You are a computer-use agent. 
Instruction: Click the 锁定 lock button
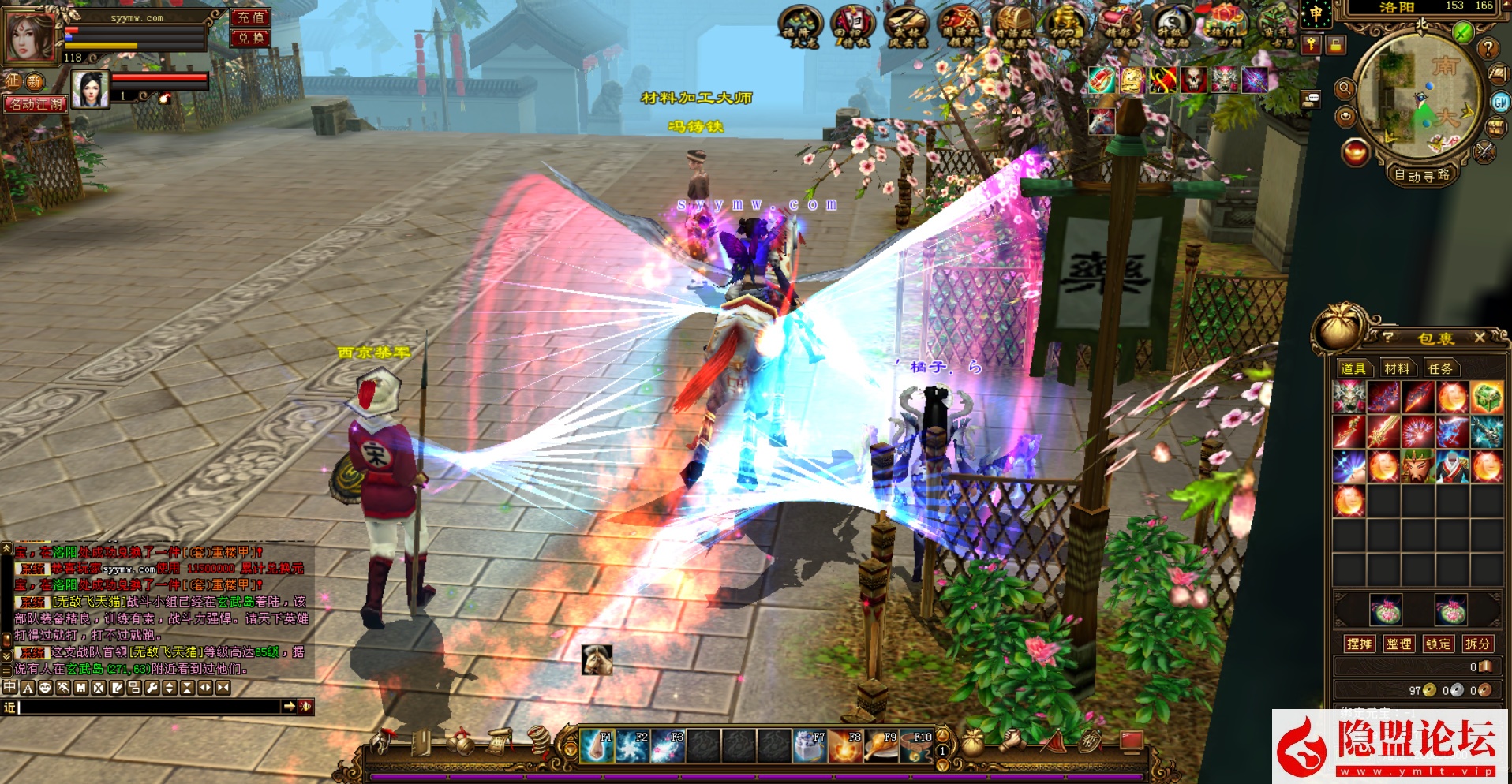(1438, 644)
